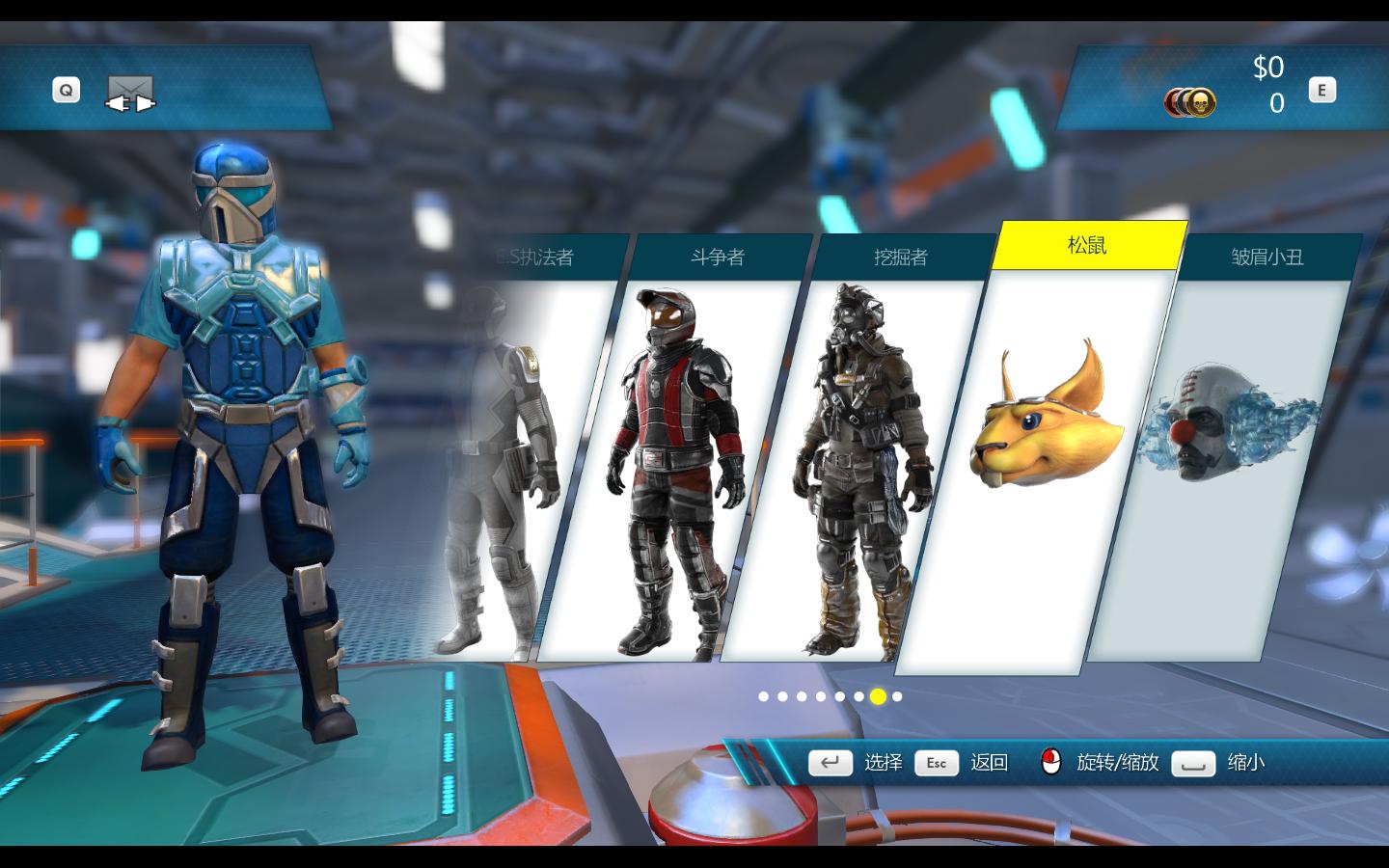The width and height of the screenshot is (1389, 868).
Task: Select the skull coins currency icon
Action: click(x=1191, y=101)
